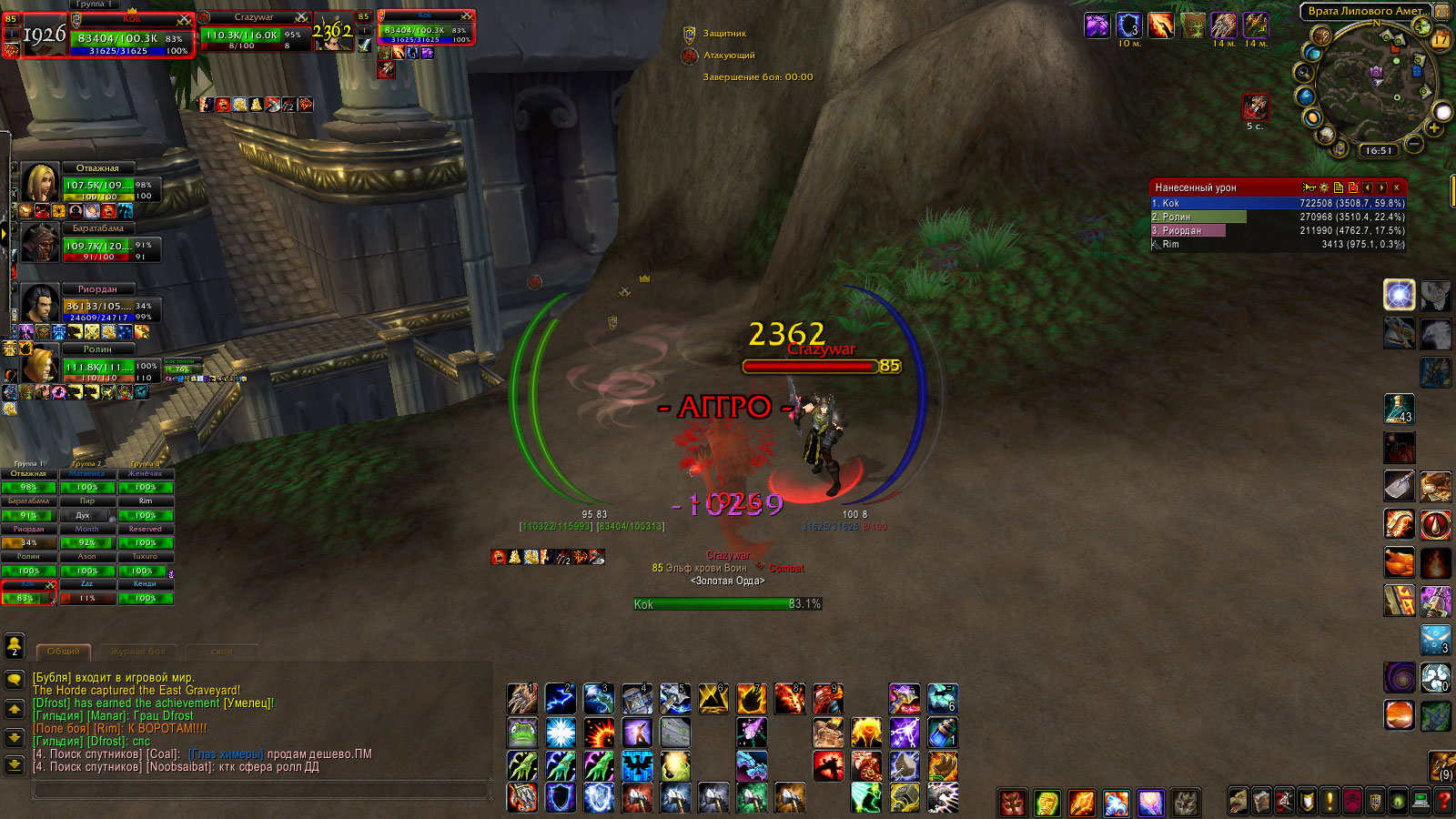Cast the green frog Hex spell
Screen dimensions: 1456x819
522,733
